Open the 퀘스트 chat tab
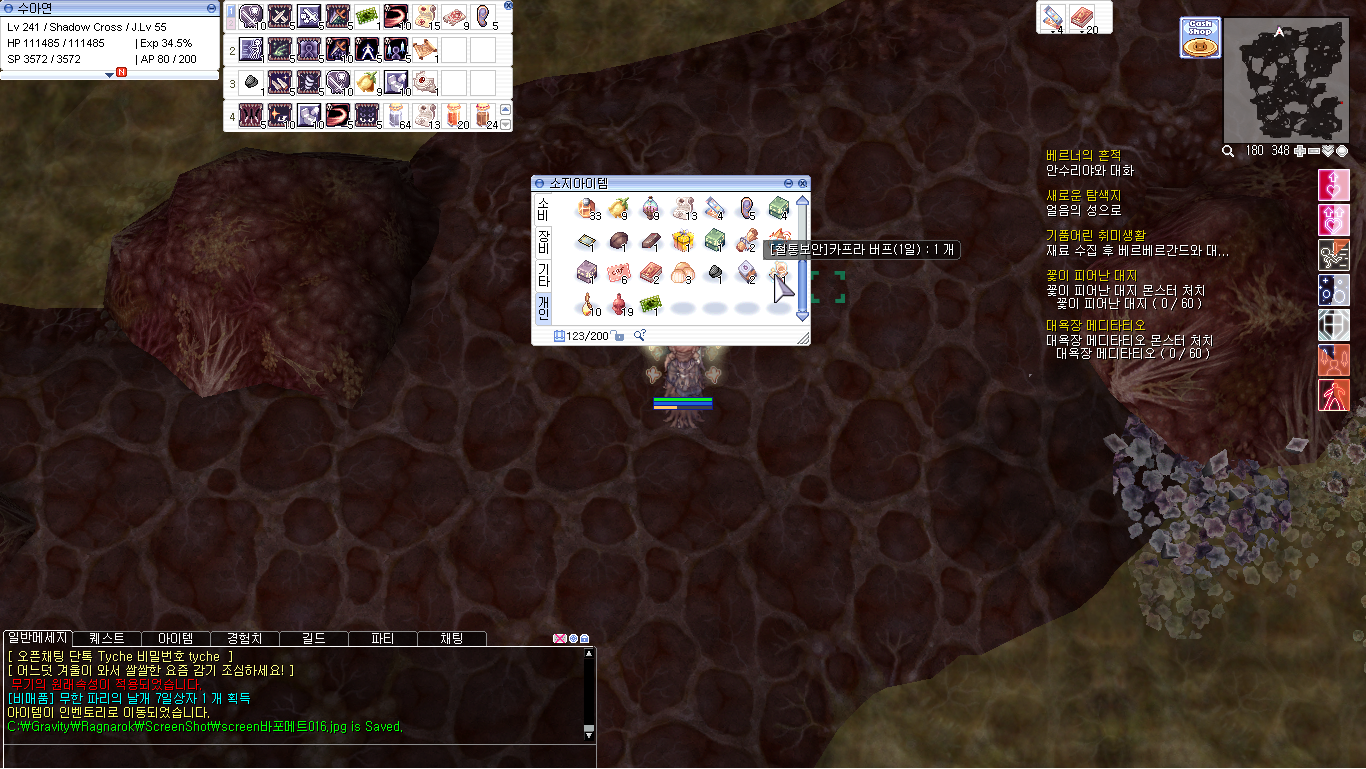Viewport: 1366px width, 769px height. click(x=107, y=638)
